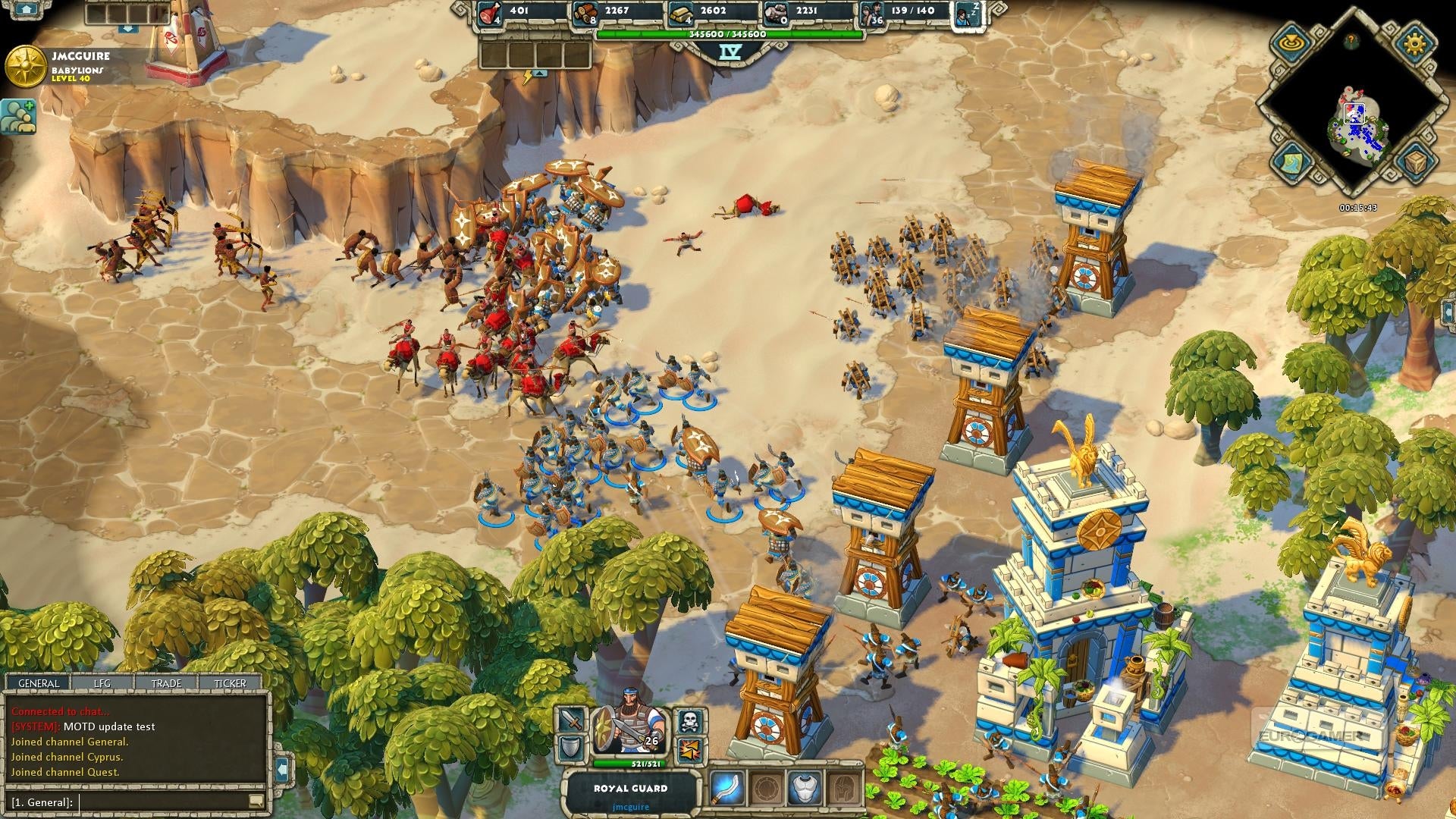Open the world map scroll button

tap(1292, 162)
